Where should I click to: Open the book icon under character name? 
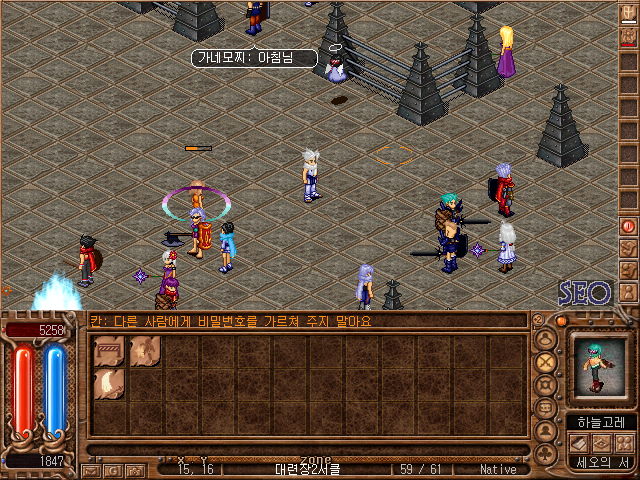pos(577,443)
